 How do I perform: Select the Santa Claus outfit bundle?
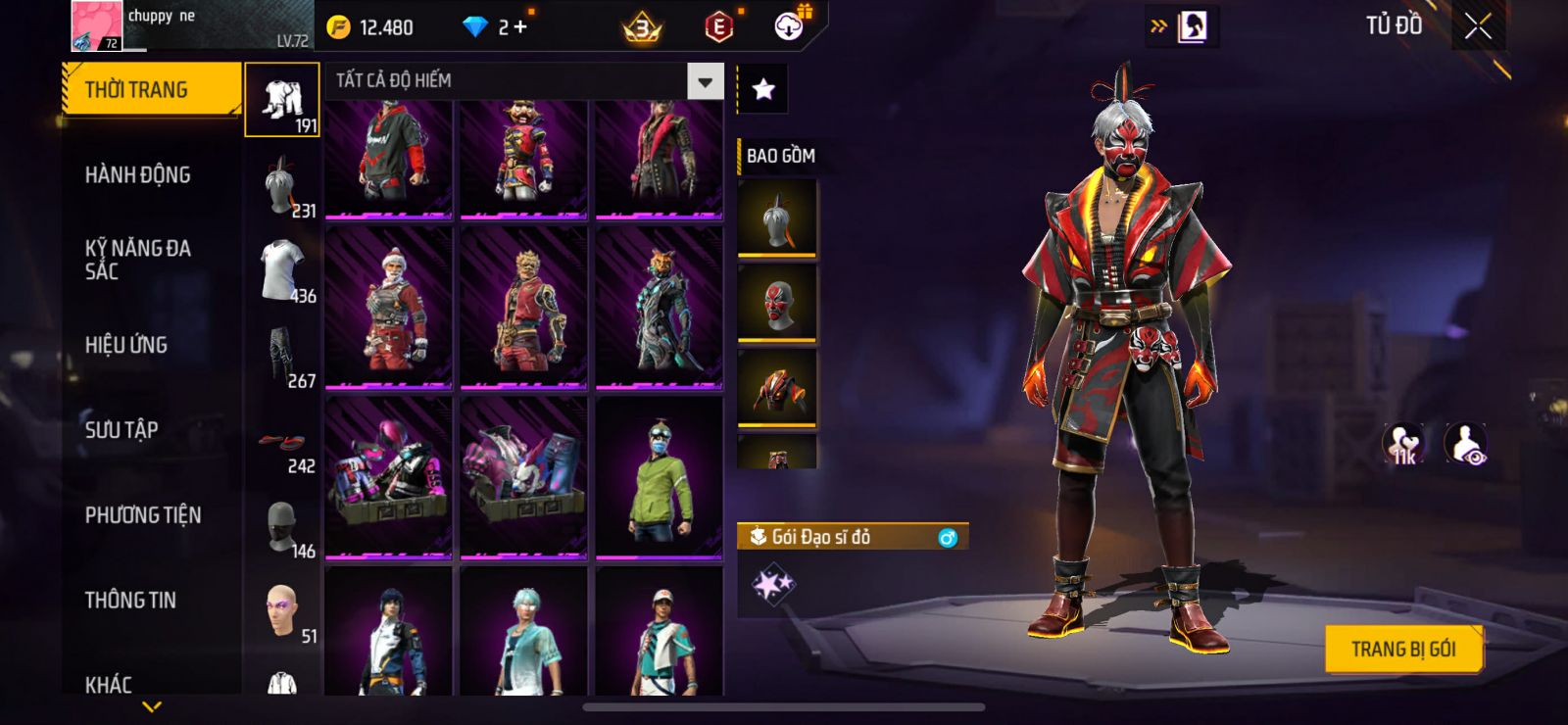tap(389, 308)
